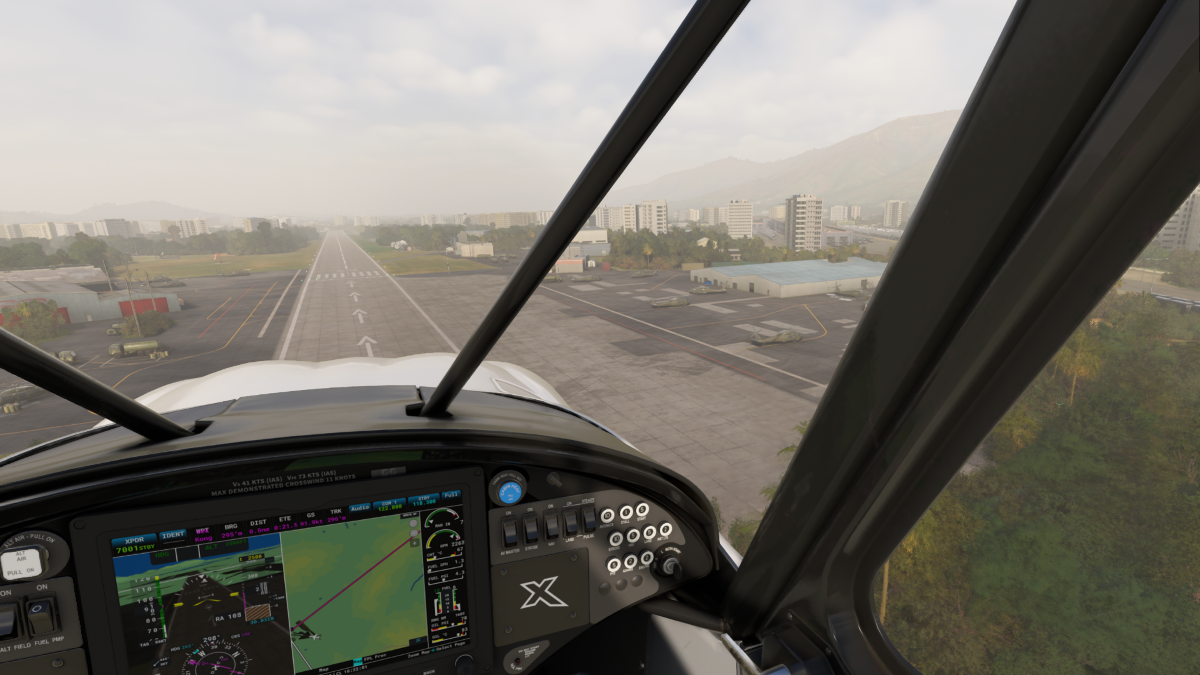Flip the FUEL PMP switch

click(x=40, y=618)
